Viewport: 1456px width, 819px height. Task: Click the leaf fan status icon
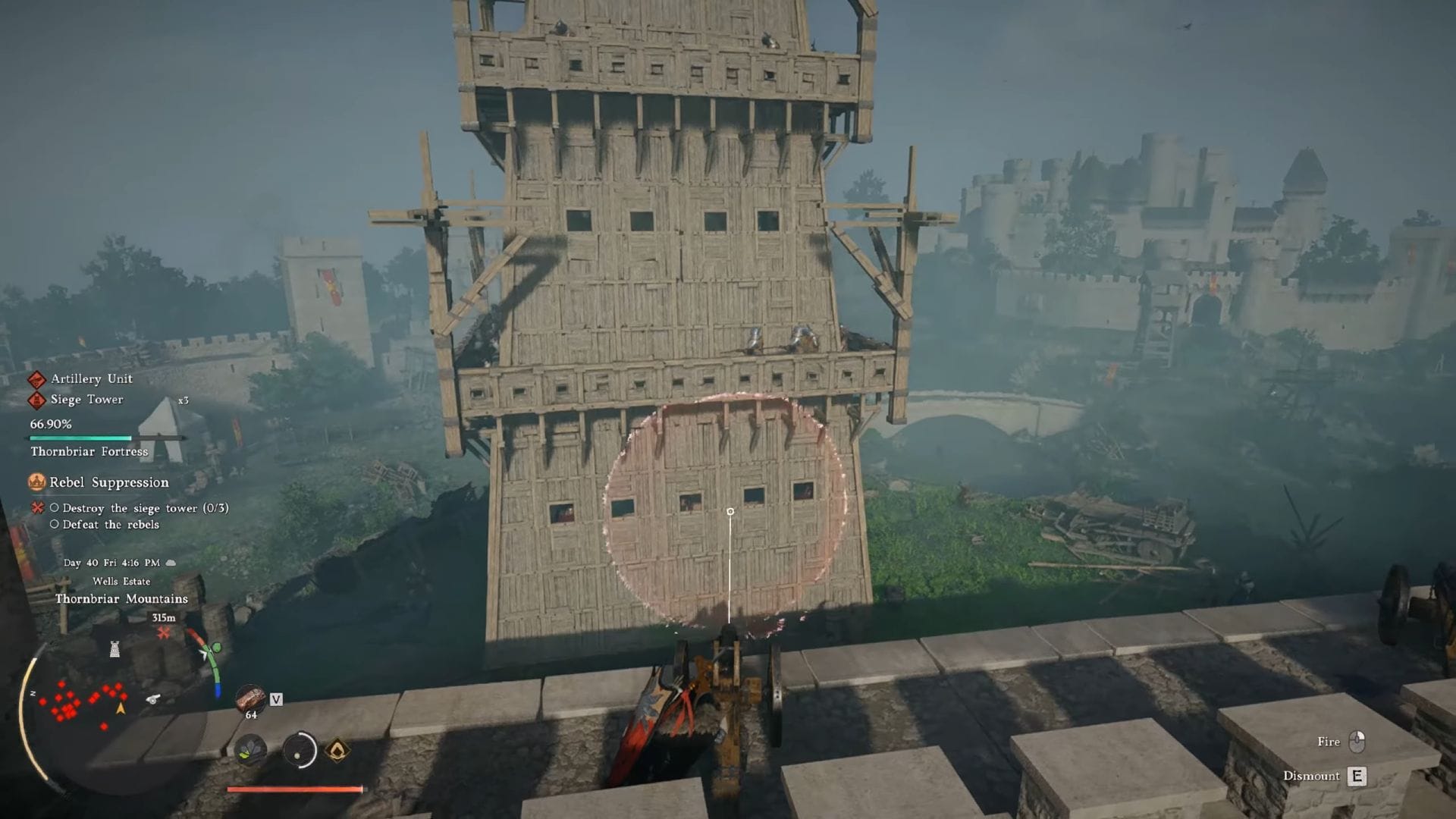coord(250,751)
